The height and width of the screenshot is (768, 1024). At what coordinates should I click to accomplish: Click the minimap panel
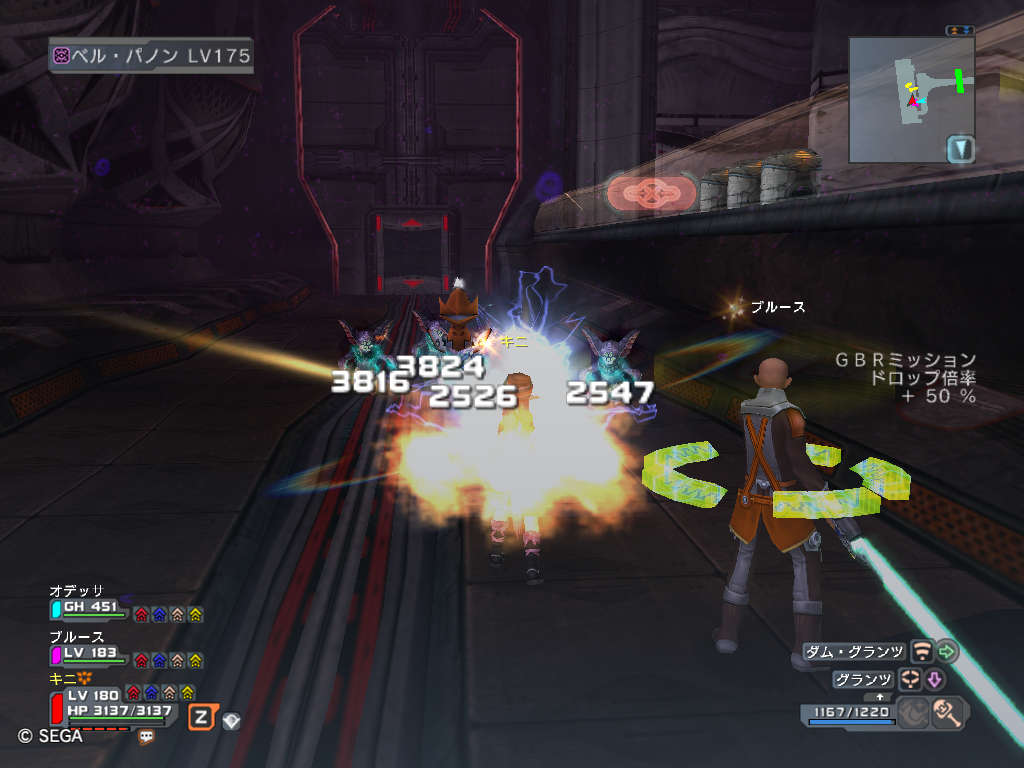[910, 98]
